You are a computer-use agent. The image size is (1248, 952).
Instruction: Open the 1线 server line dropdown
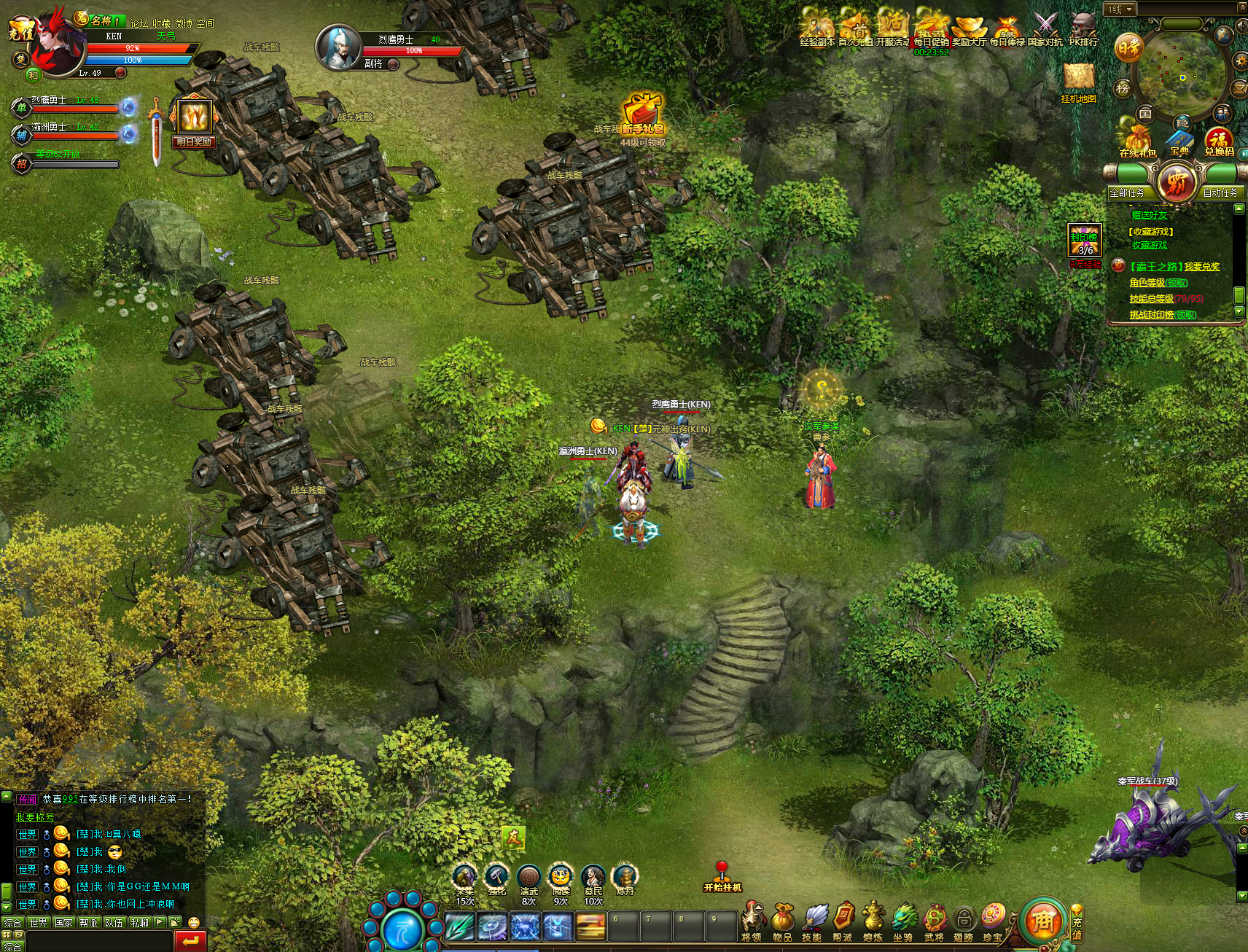pyautogui.click(x=1120, y=9)
